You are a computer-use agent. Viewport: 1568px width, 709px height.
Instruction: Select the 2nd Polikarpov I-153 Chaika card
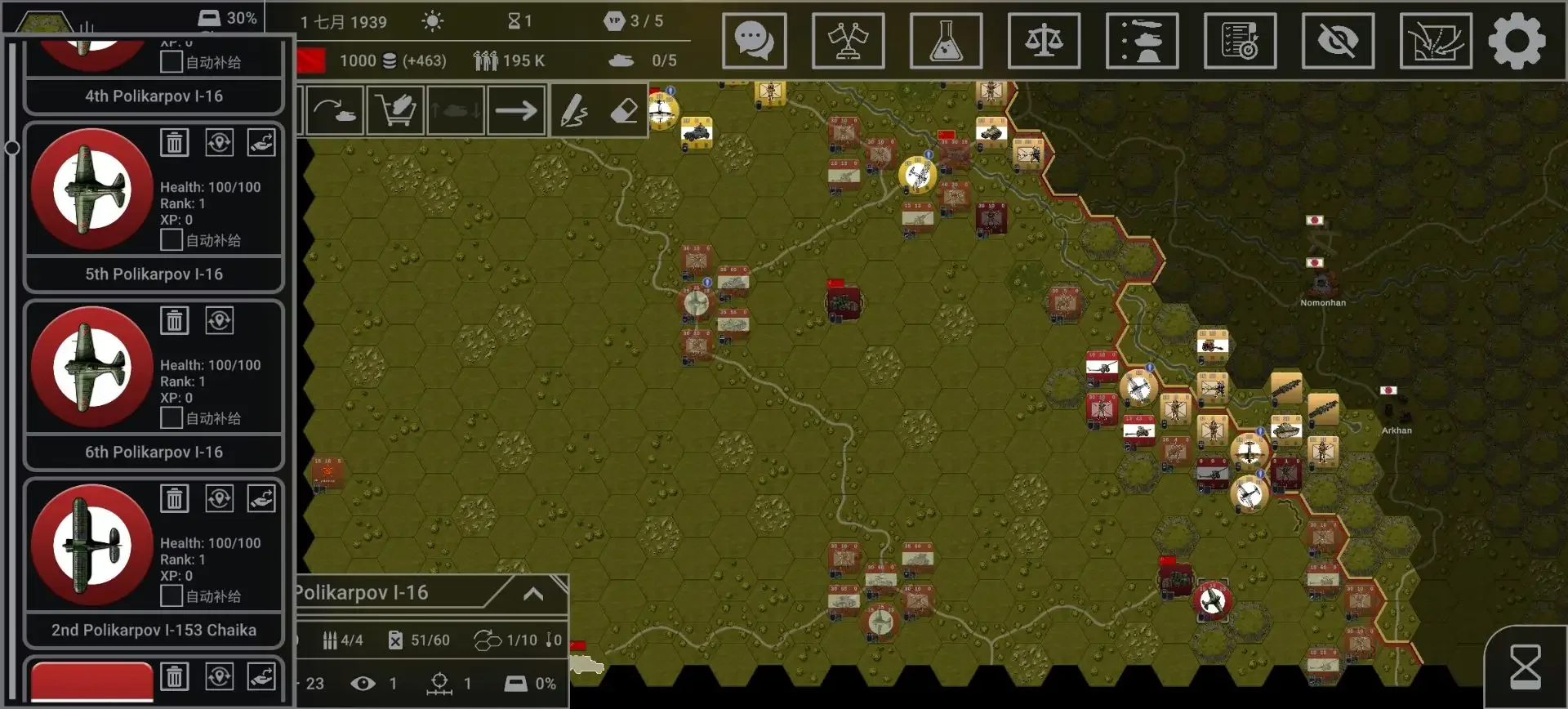(x=154, y=630)
